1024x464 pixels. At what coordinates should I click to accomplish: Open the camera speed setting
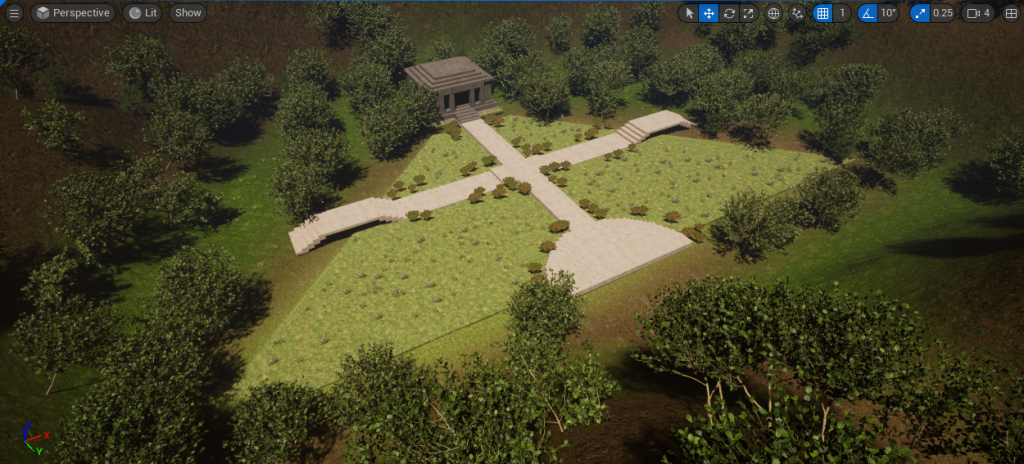(x=977, y=13)
